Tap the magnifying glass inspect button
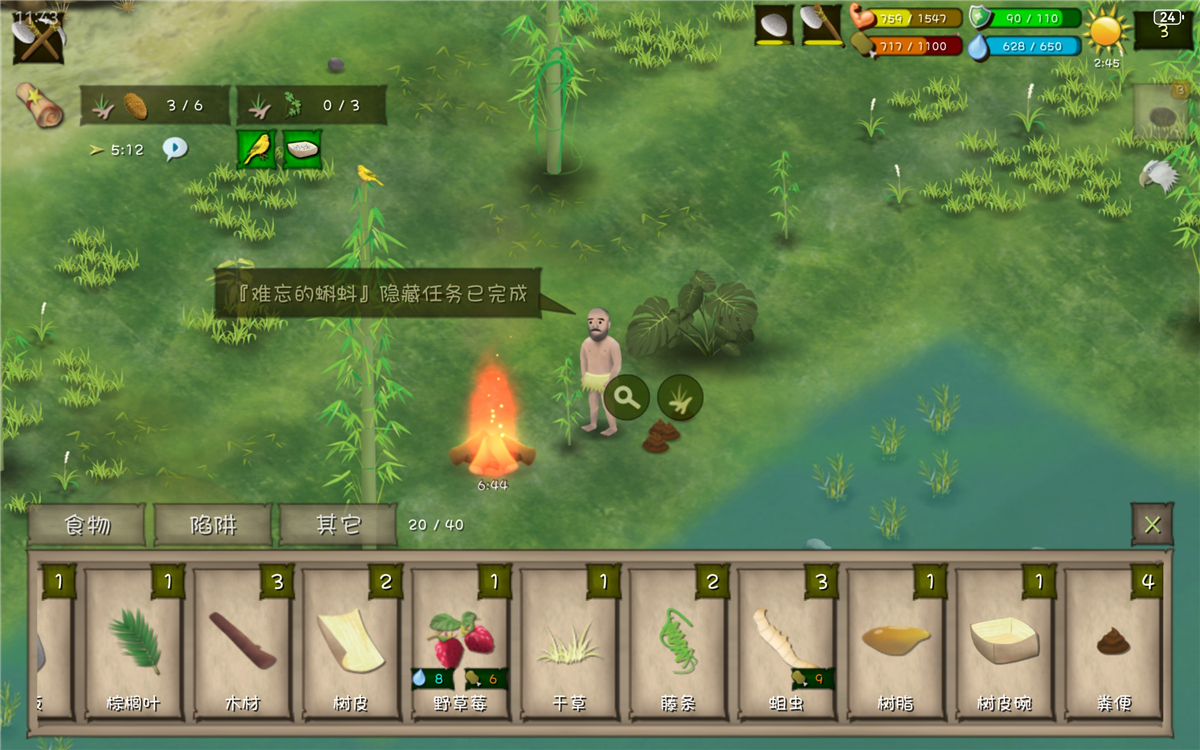This screenshot has height=750, width=1200. tap(627, 397)
